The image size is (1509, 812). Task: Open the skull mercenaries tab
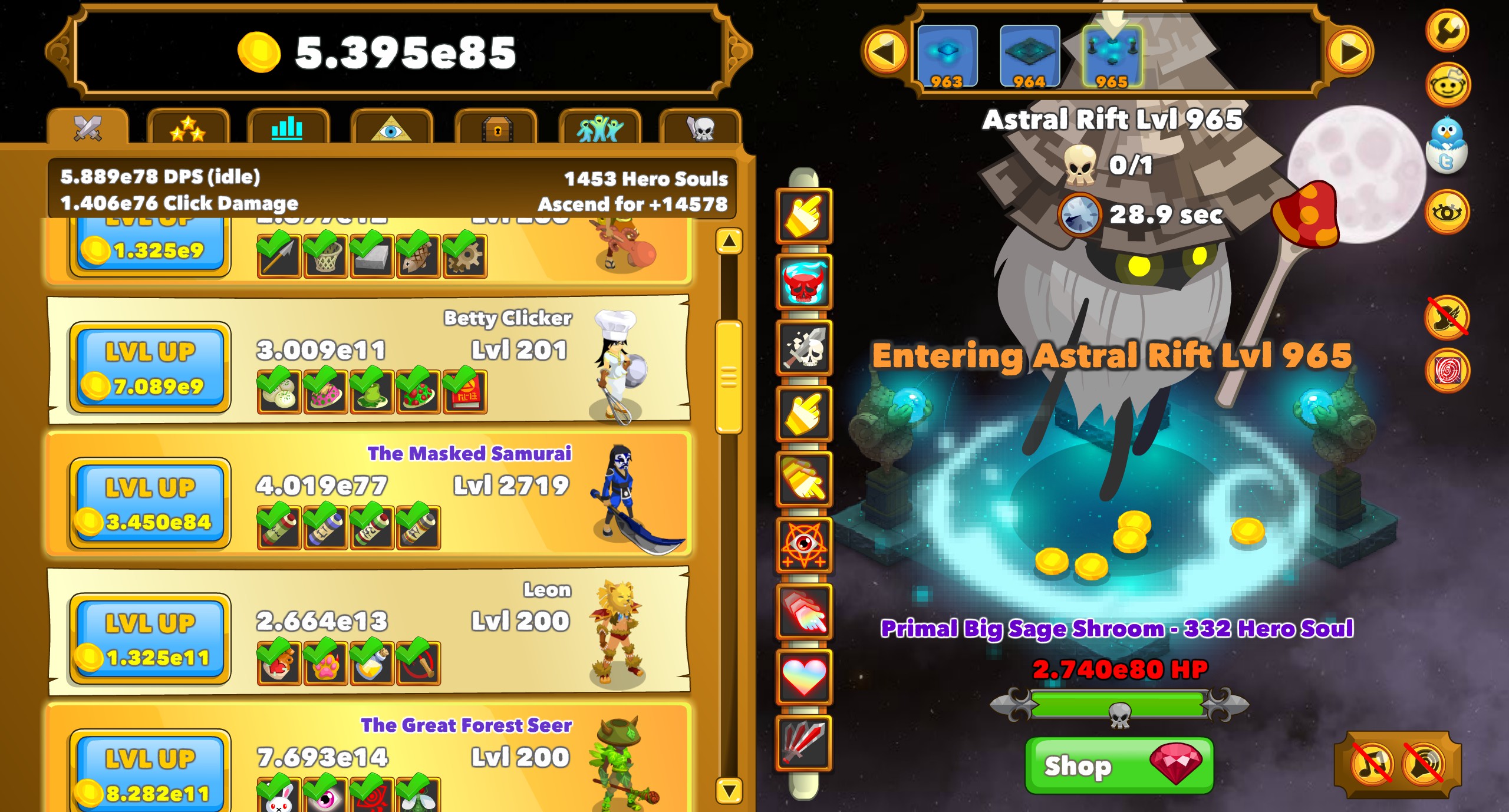(x=700, y=127)
